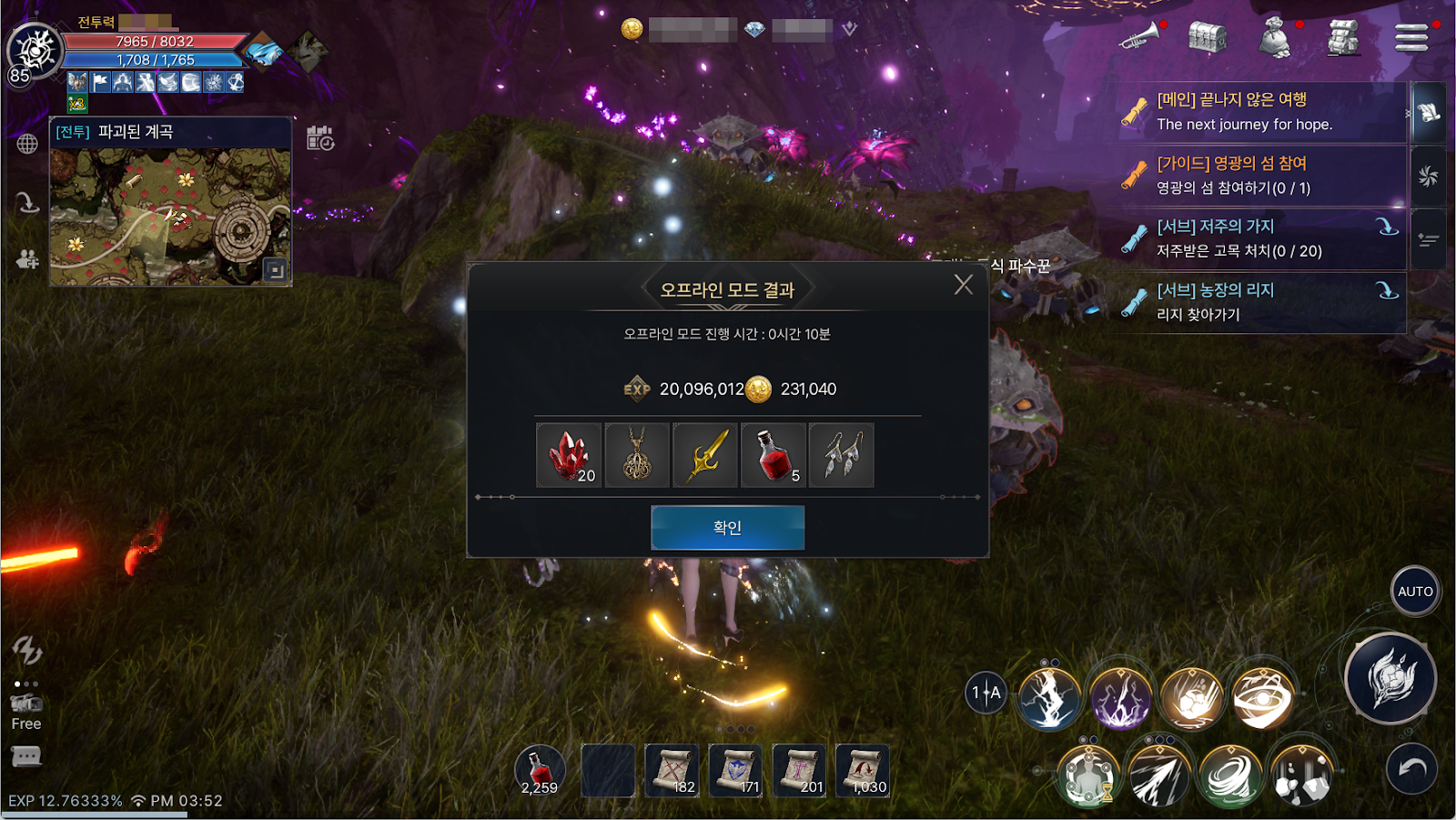Open the treasure chest icon

(x=1207, y=37)
